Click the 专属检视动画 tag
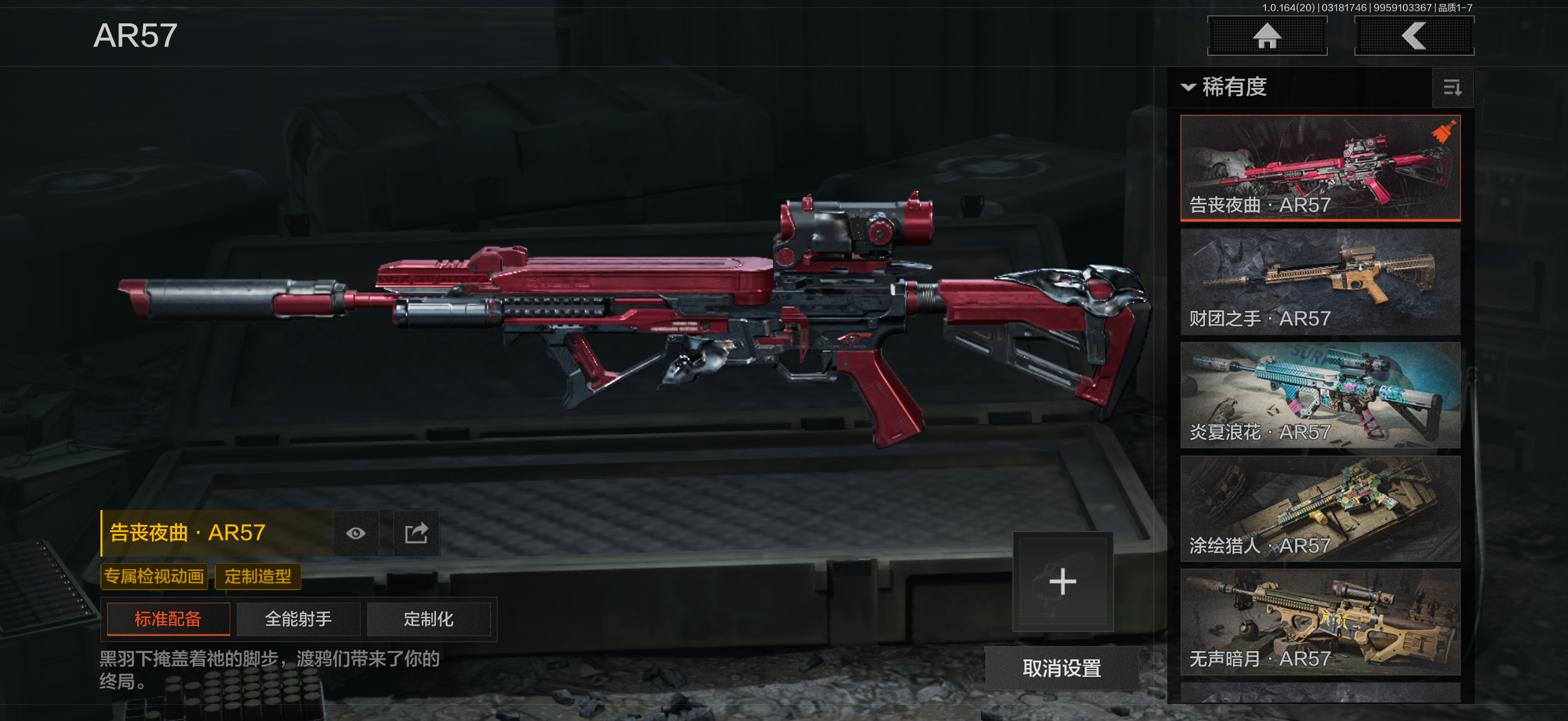Image resolution: width=1568 pixels, height=721 pixels. coord(154,576)
